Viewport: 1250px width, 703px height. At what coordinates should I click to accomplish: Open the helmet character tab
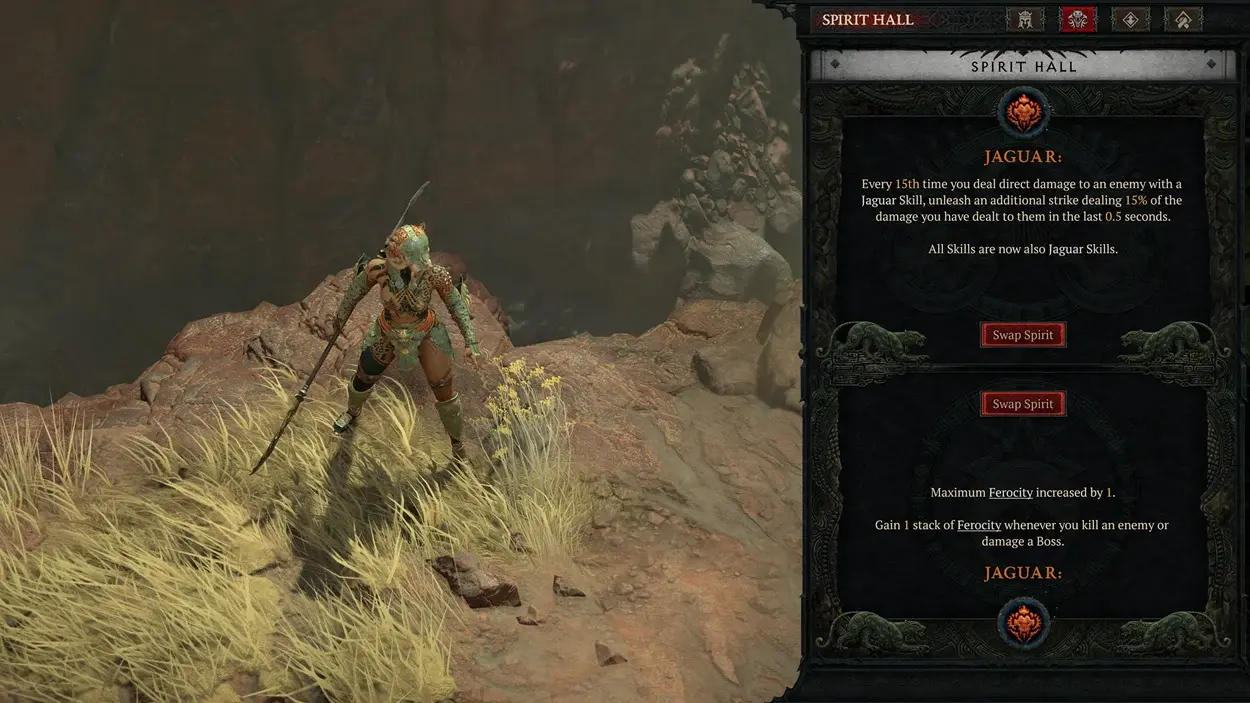(1025, 19)
